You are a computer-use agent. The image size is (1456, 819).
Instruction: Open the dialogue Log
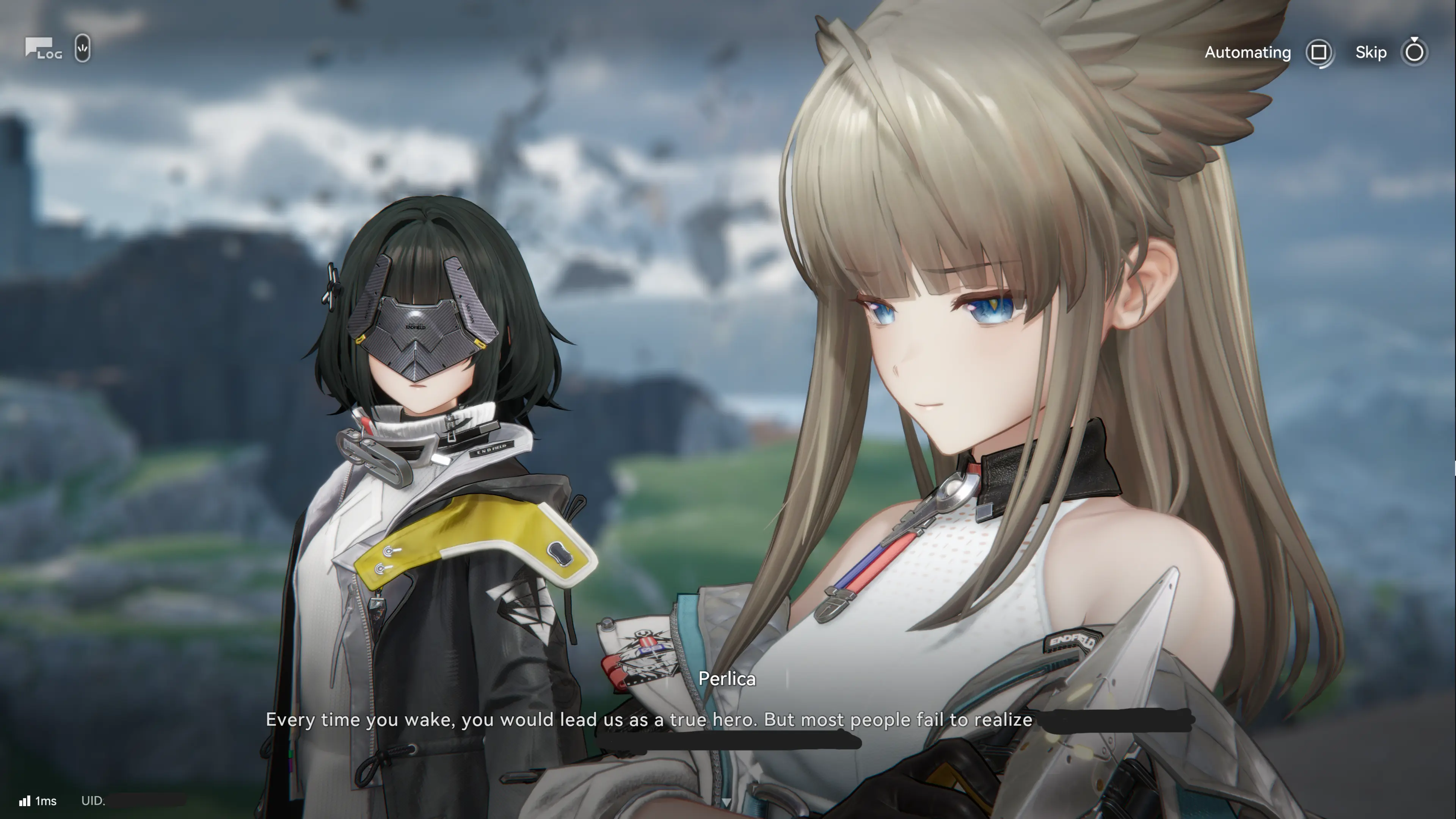pos(43,49)
